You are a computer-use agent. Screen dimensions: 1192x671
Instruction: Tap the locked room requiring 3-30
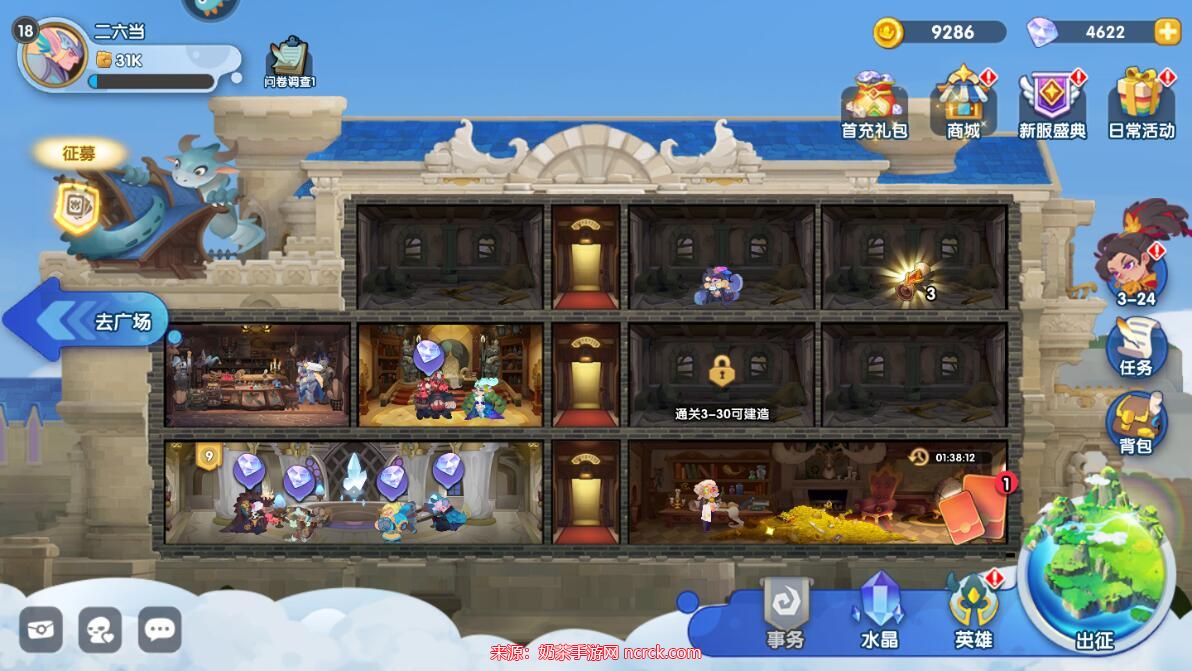click(721, 377)
